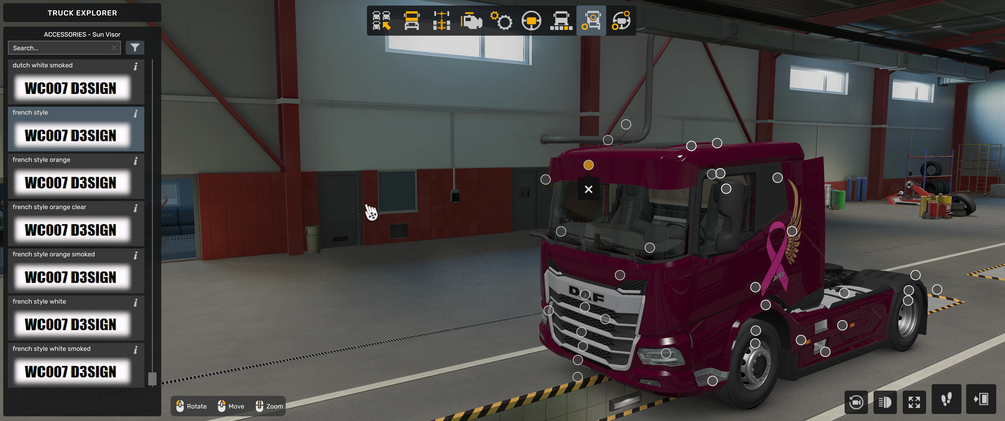Close the orange accessory point marker
This screenshot has height=421, width=1005.
[588, 189]
